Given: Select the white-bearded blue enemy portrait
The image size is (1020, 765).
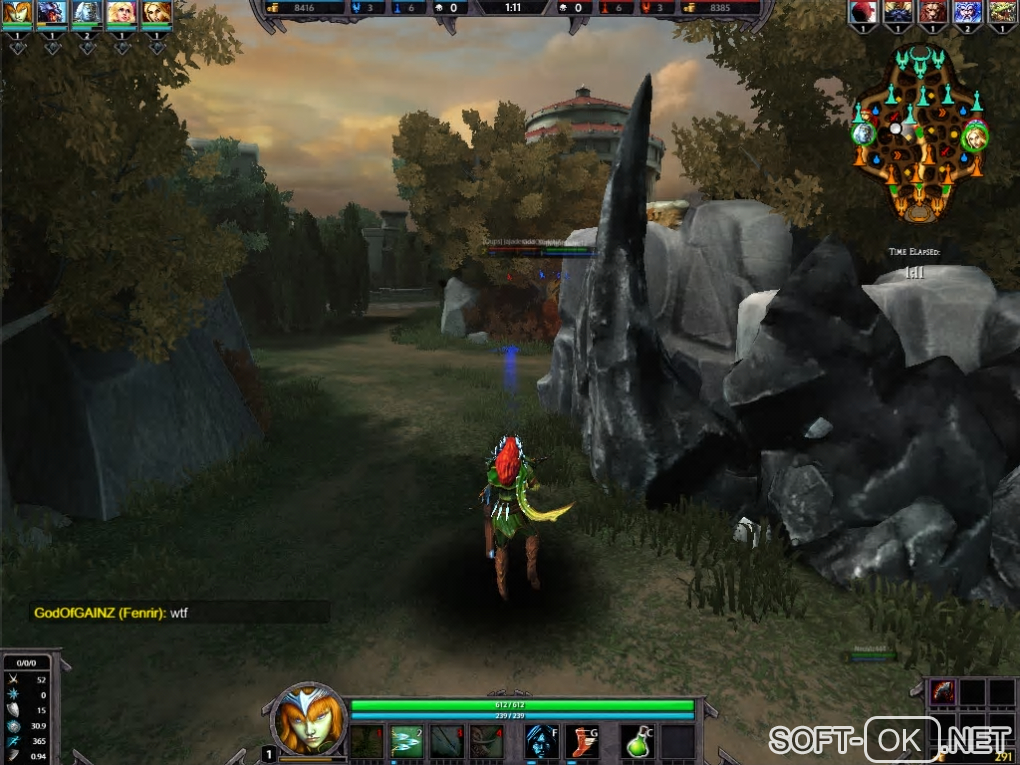Looking at the screenshot, I should pos(966,12).
